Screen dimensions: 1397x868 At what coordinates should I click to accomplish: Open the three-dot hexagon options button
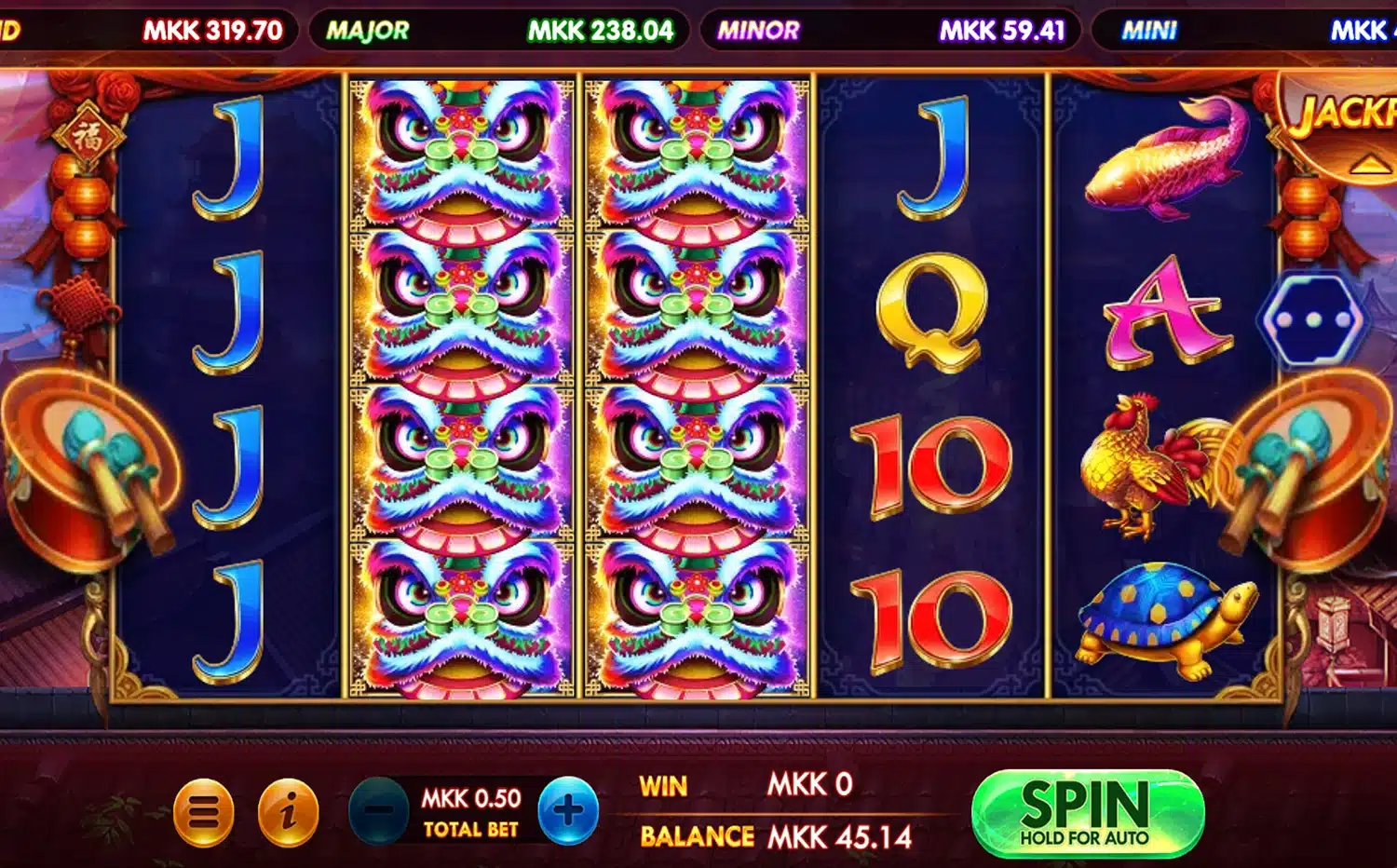tap(1313, 319)
